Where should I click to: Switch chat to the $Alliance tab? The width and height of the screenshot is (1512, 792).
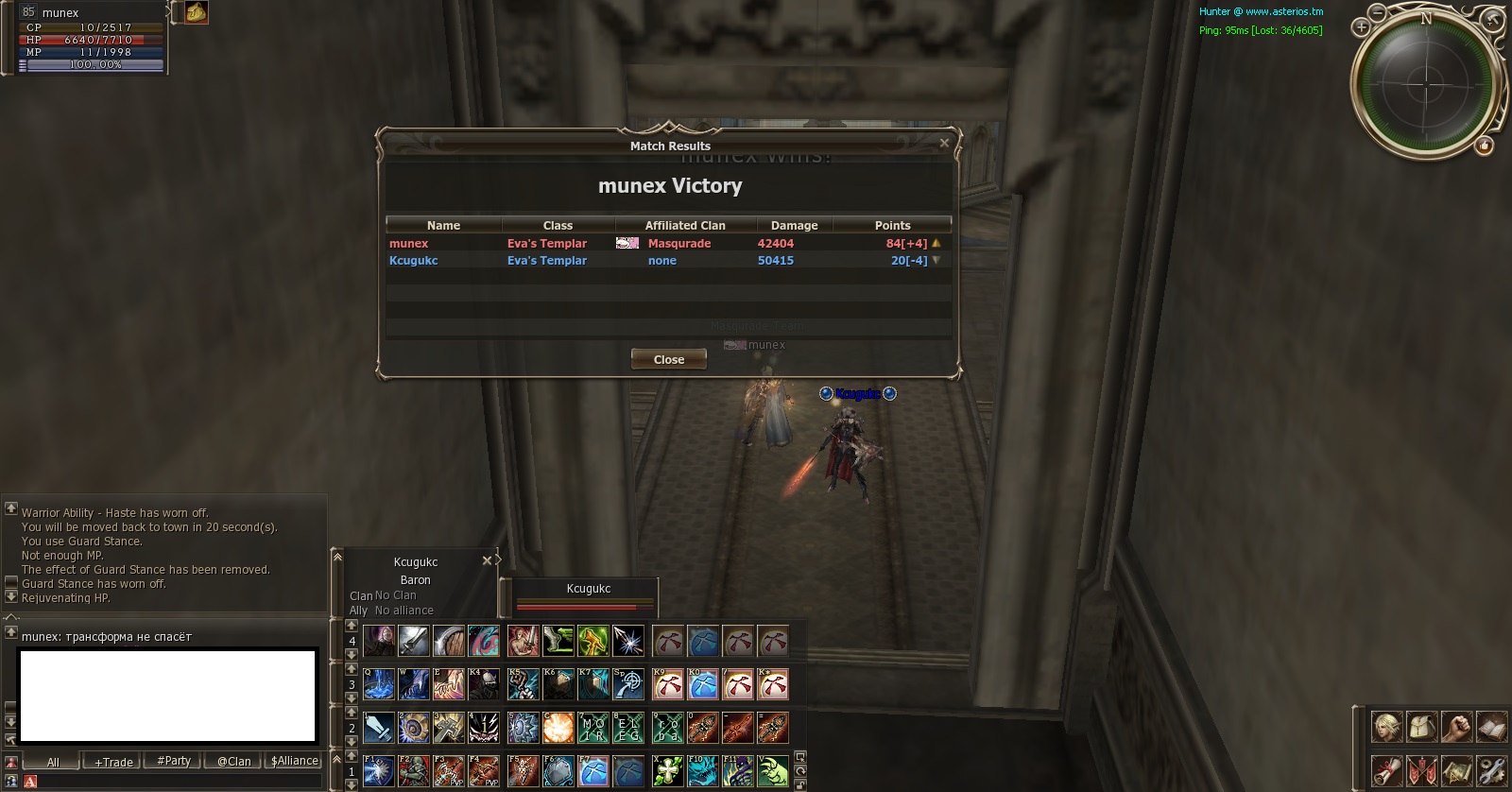click(x=295, y=761)
